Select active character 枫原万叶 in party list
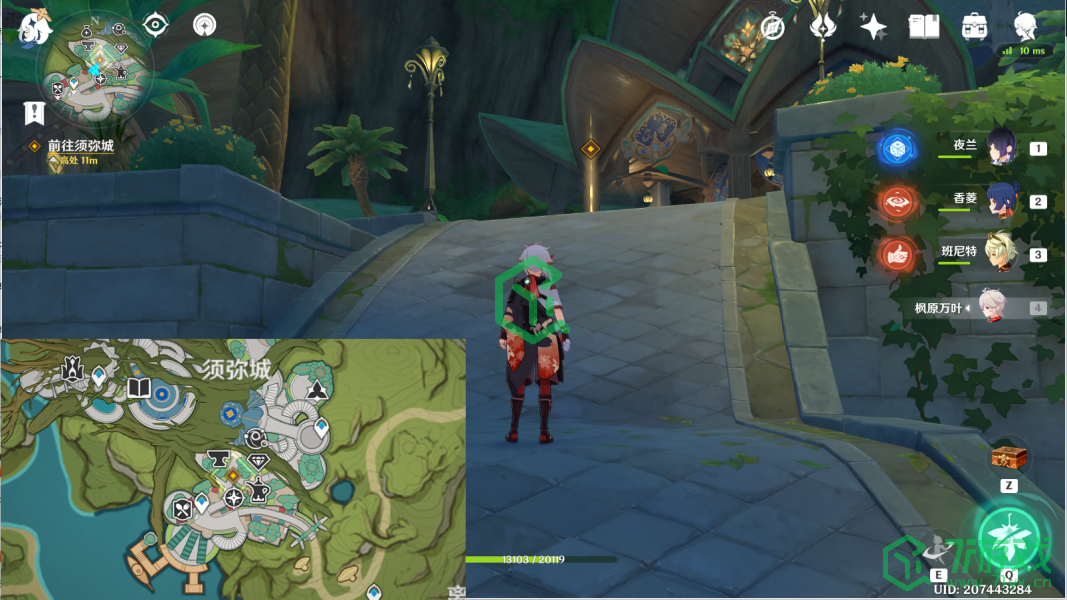 [x=990, y=308]
